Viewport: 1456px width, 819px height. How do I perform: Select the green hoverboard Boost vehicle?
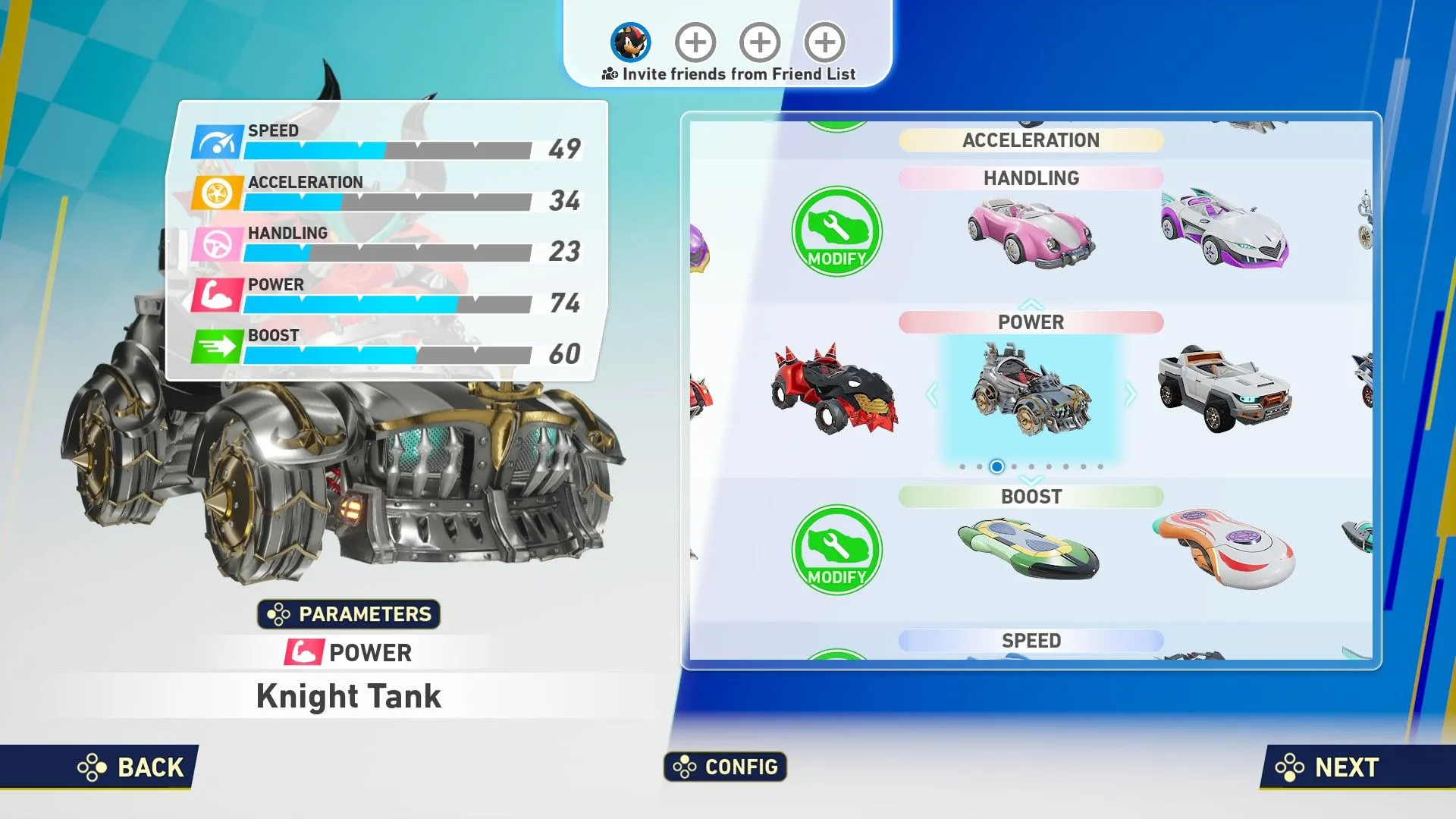tap(1028, 548)
